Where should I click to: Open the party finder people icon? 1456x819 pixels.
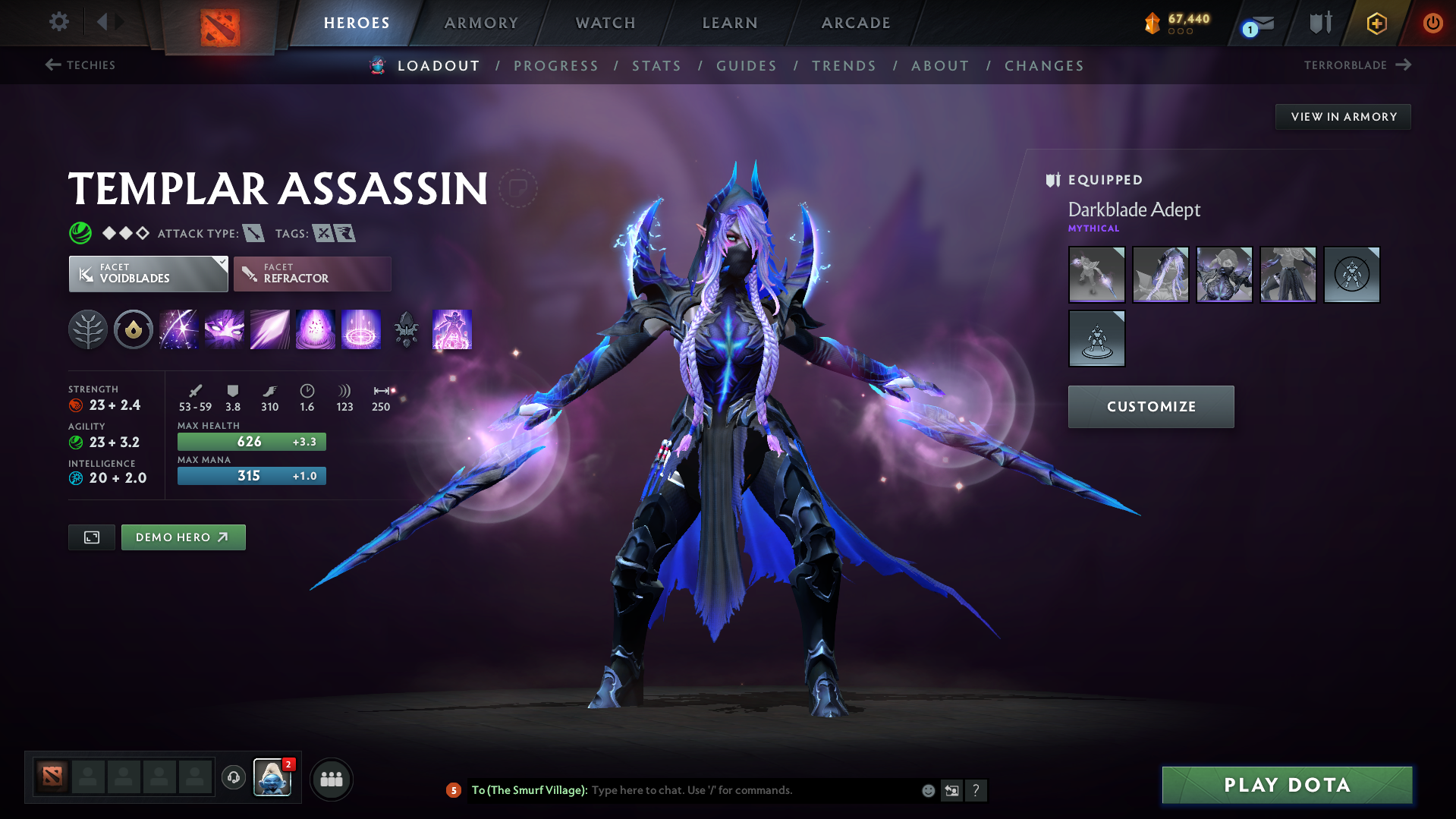pos(332,779)
